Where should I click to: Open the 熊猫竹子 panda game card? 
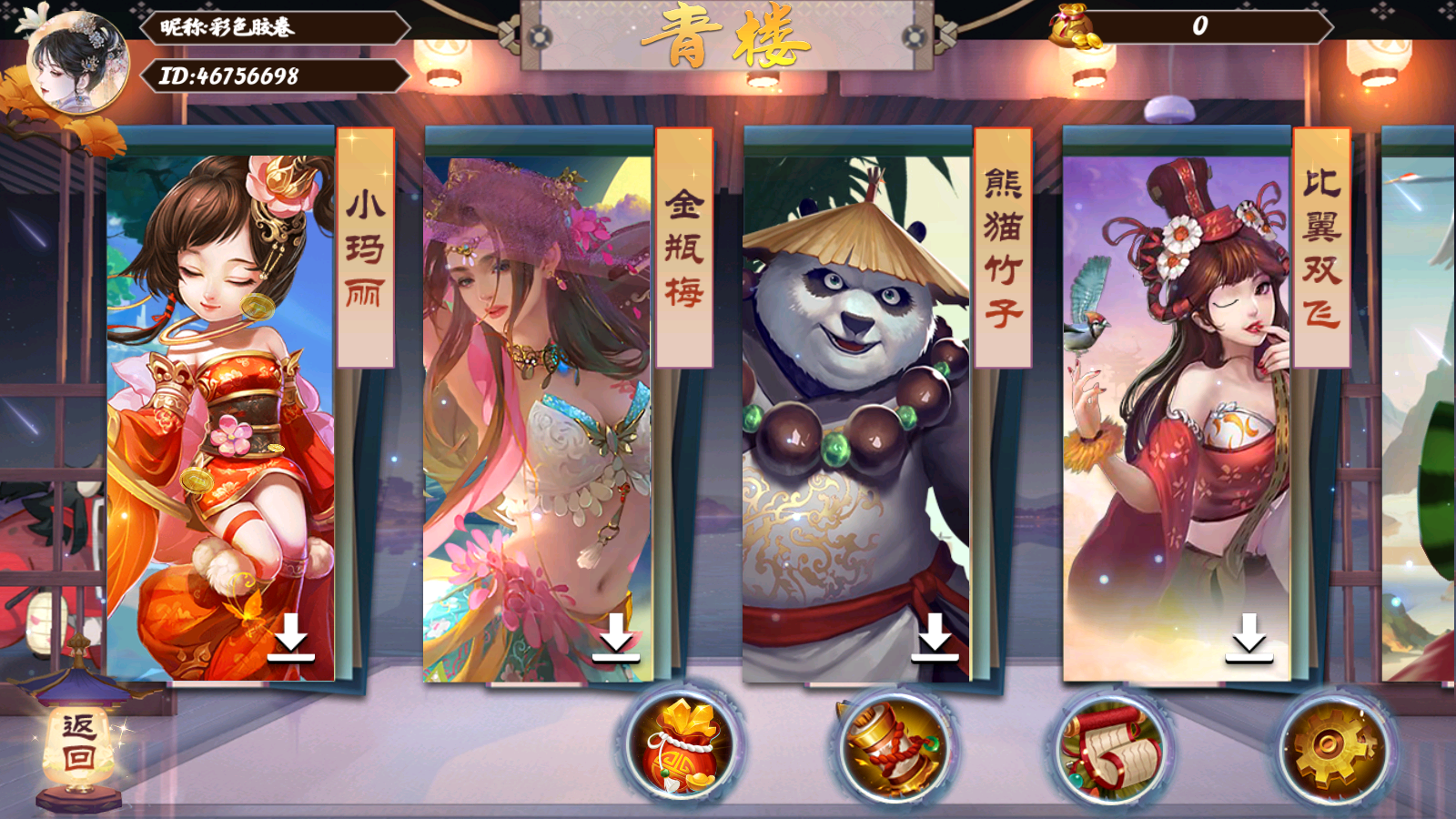click(855, 400)
